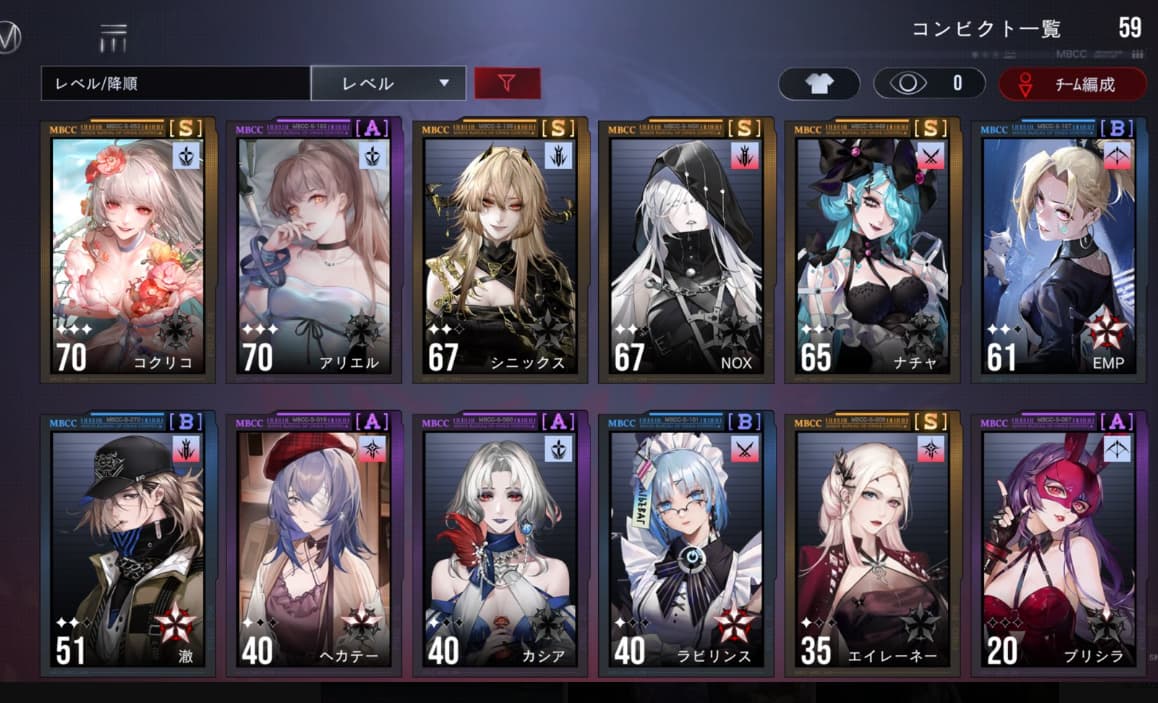Select the ラビリンス character card
This screenshot has height=703, width=1158.
[686, 545]
